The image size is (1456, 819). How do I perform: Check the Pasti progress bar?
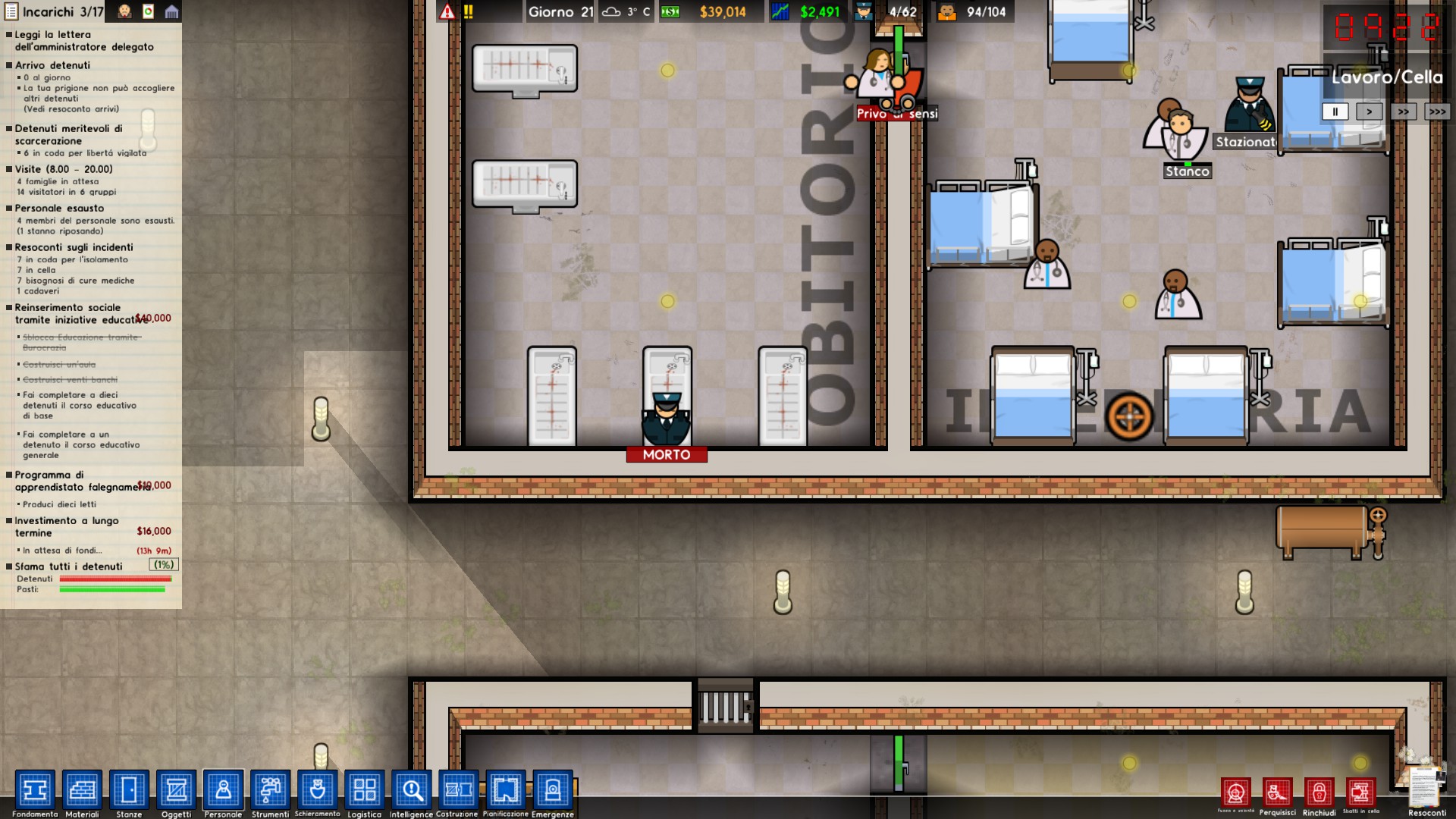[110, 588]
